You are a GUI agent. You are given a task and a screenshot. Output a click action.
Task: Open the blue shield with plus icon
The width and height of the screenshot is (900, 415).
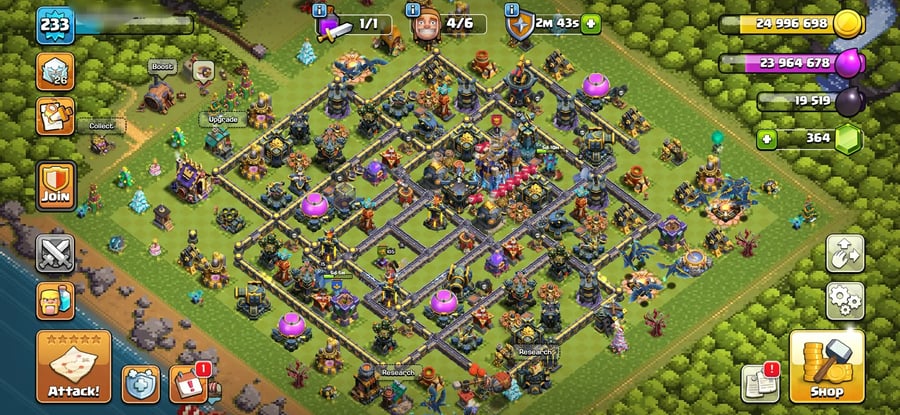[x=141, y=381]
